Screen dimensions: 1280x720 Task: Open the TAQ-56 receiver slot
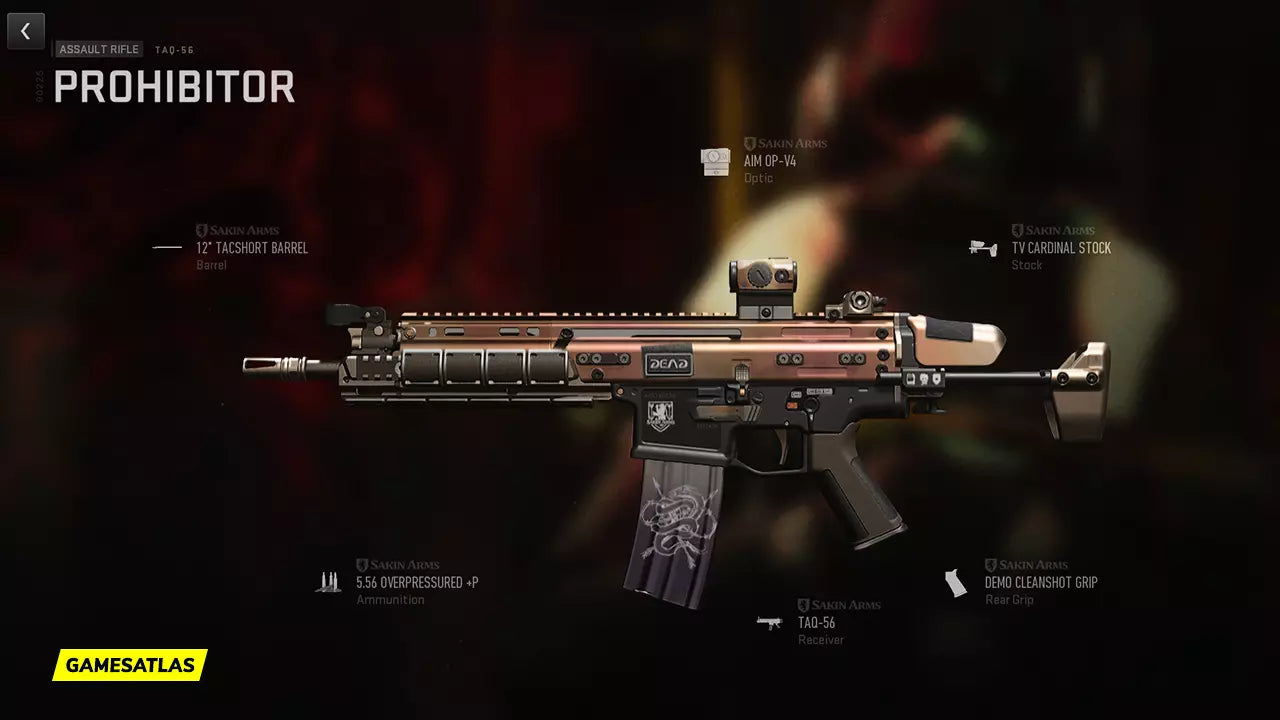click(x=816, y=622)
